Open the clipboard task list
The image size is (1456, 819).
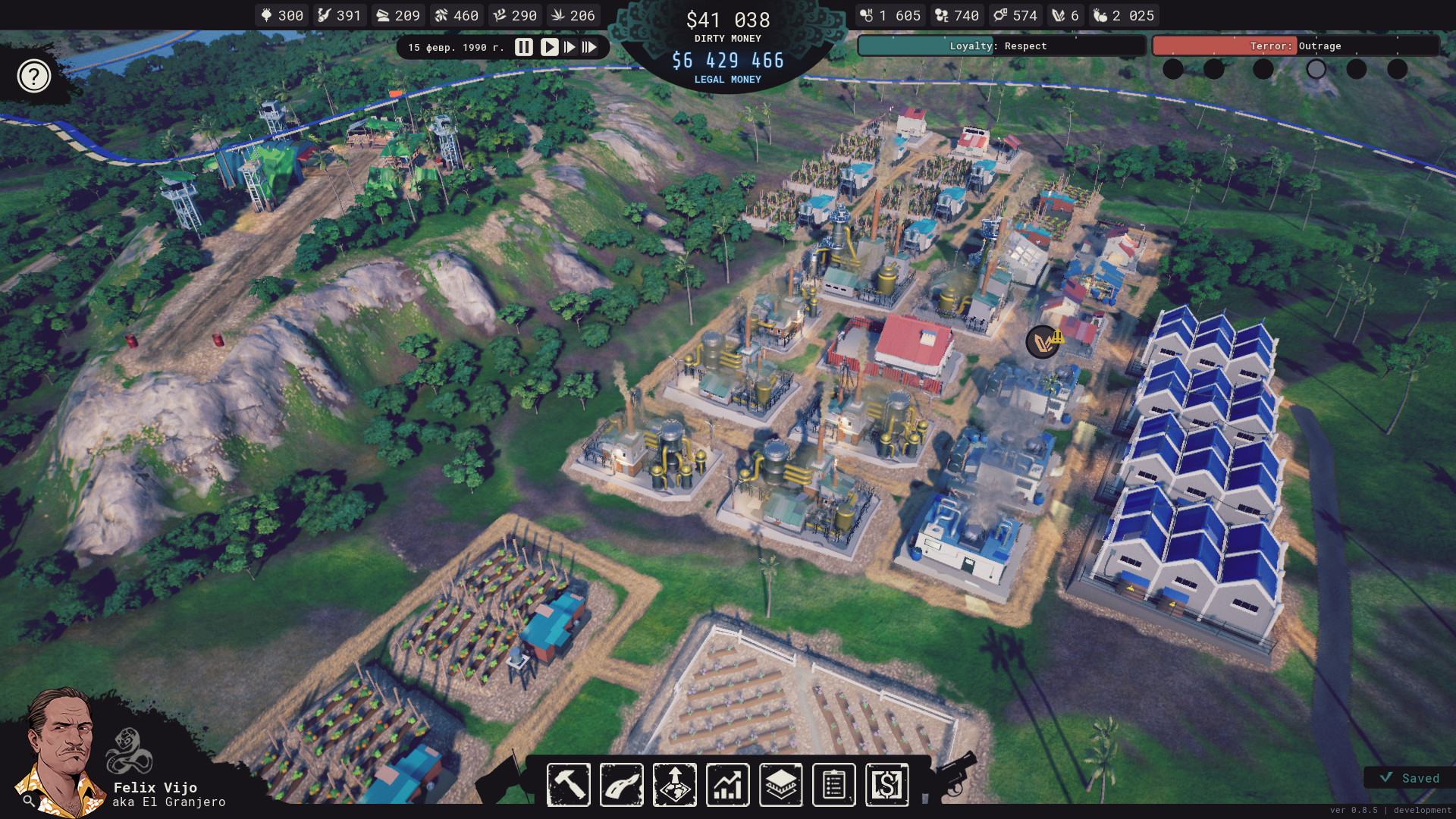(x=833, y=784)
